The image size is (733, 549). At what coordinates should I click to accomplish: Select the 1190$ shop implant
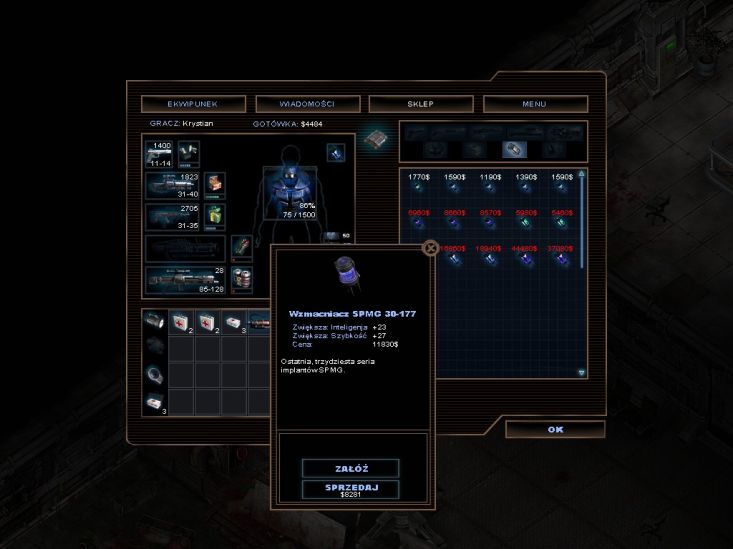point(490,186)
